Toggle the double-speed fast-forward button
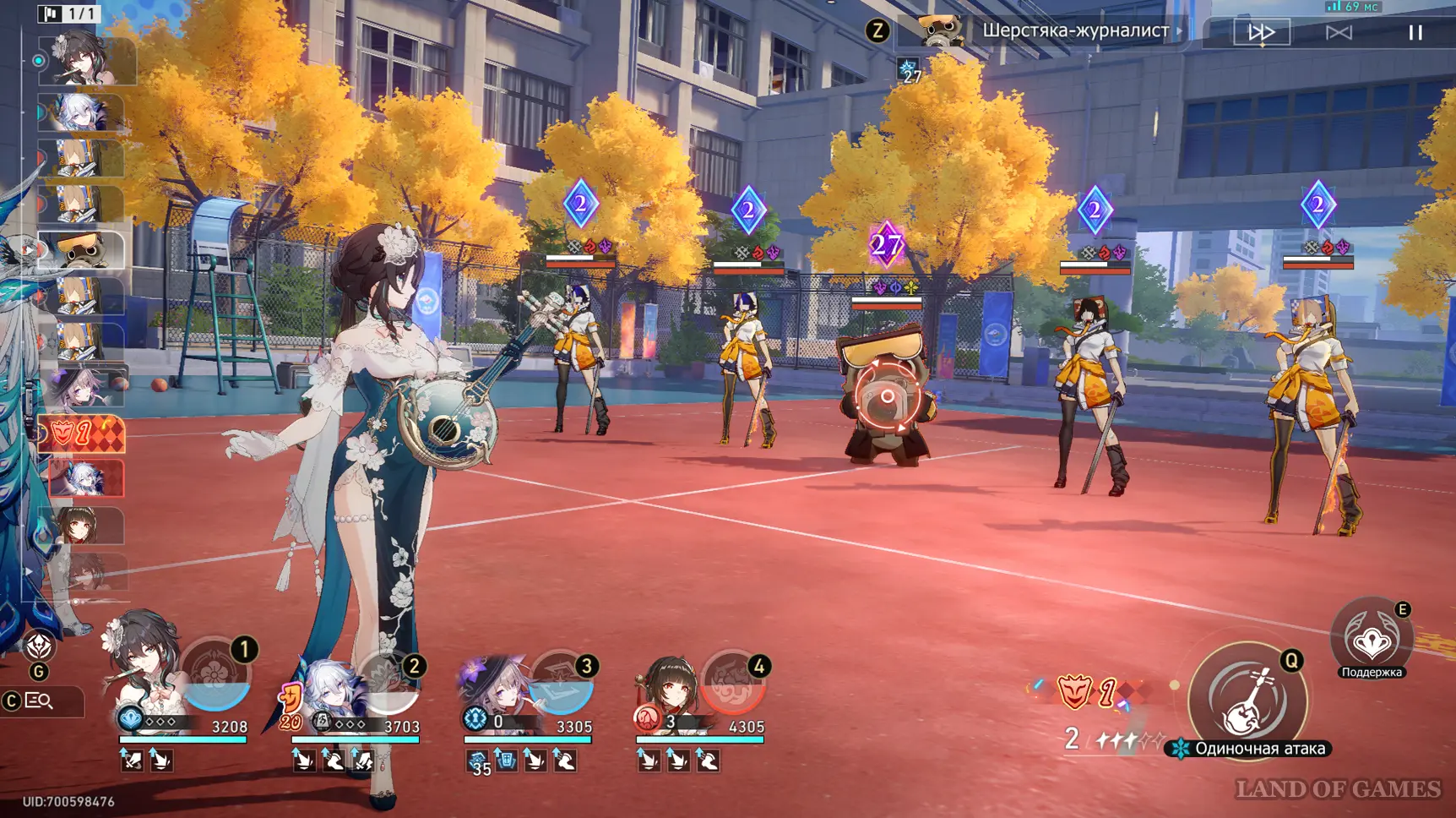1456x818 pixels. point(1261,32)
